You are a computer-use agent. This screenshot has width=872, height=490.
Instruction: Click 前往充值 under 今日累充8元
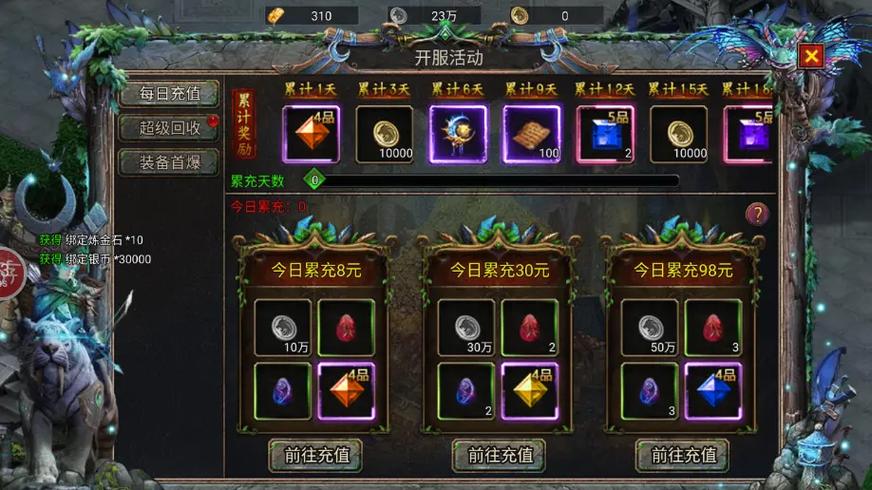tap(315, 455)
